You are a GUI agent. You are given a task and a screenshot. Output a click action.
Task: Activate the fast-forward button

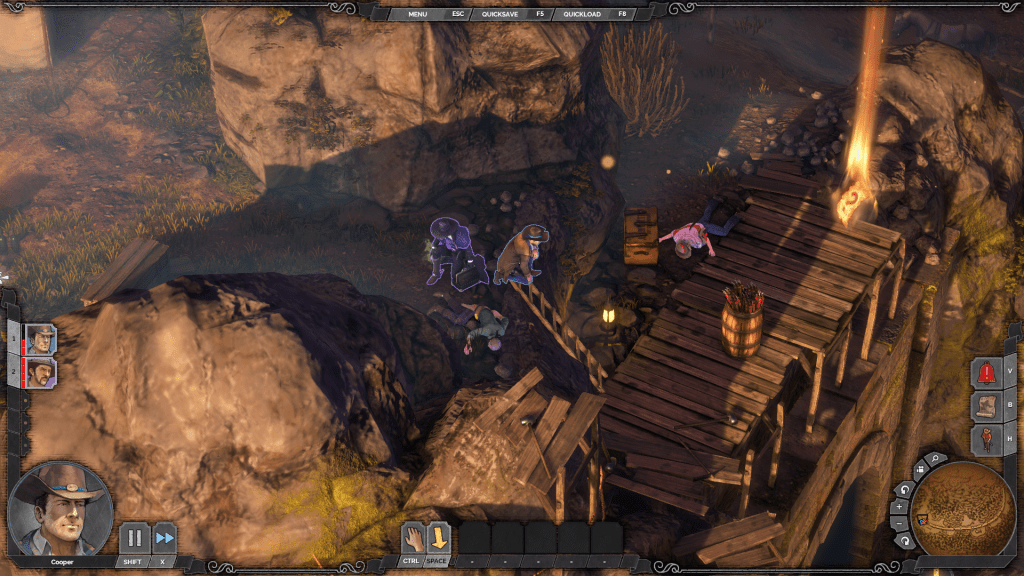click(x=164, y=538)
